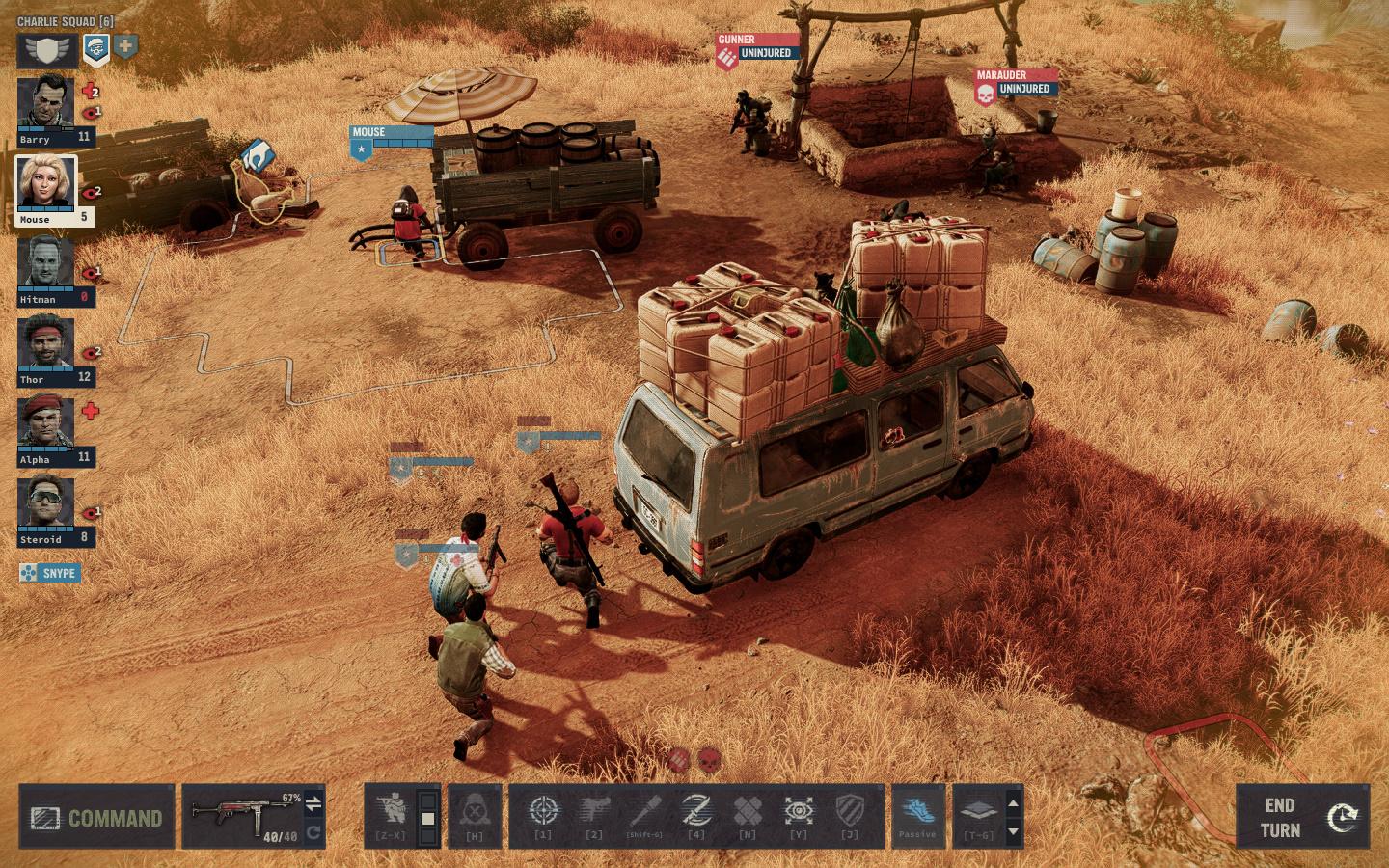
Task: Click the Snype button
Action: 50,573
